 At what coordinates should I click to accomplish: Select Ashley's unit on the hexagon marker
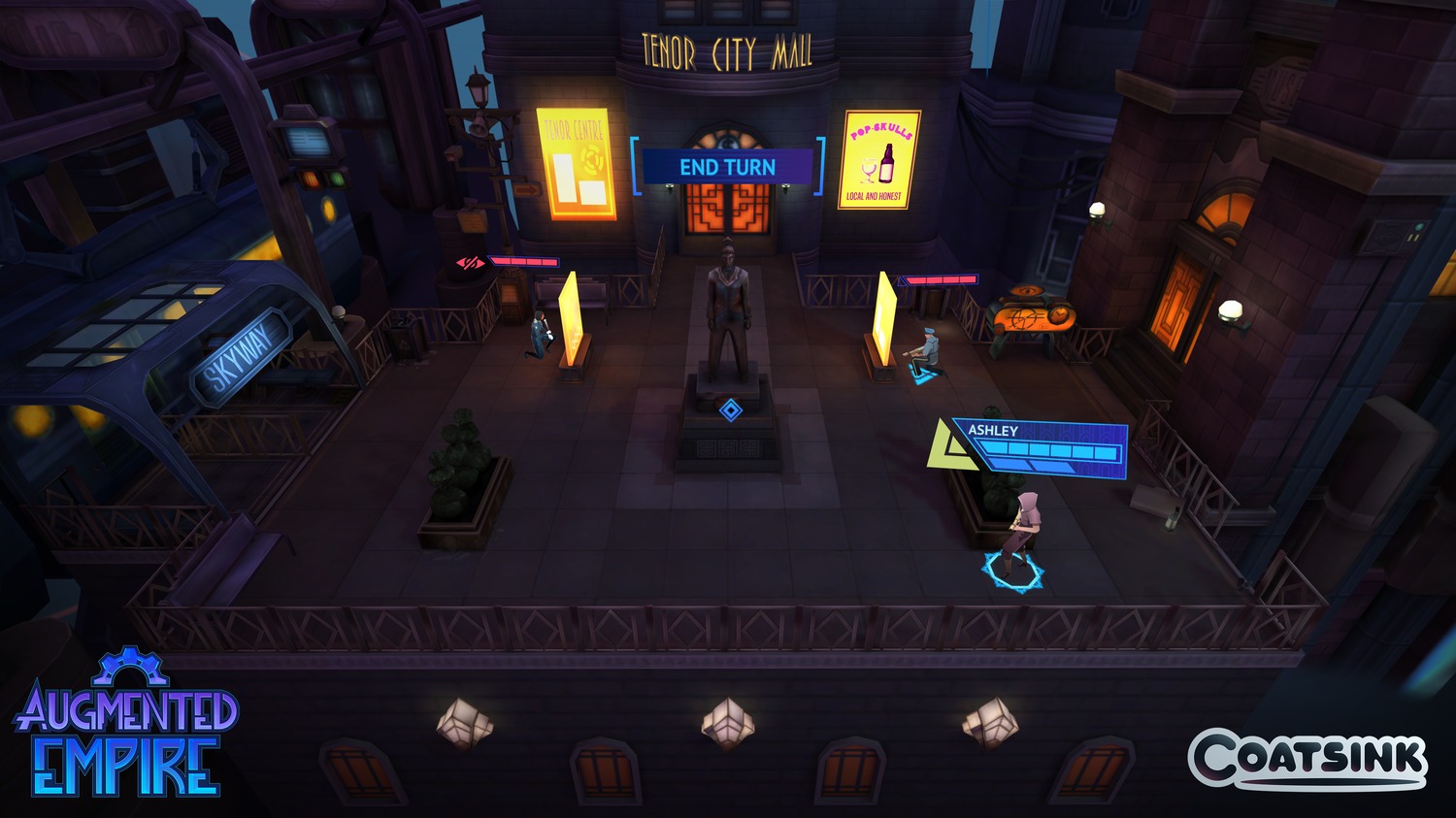[x=1019, y=537]
